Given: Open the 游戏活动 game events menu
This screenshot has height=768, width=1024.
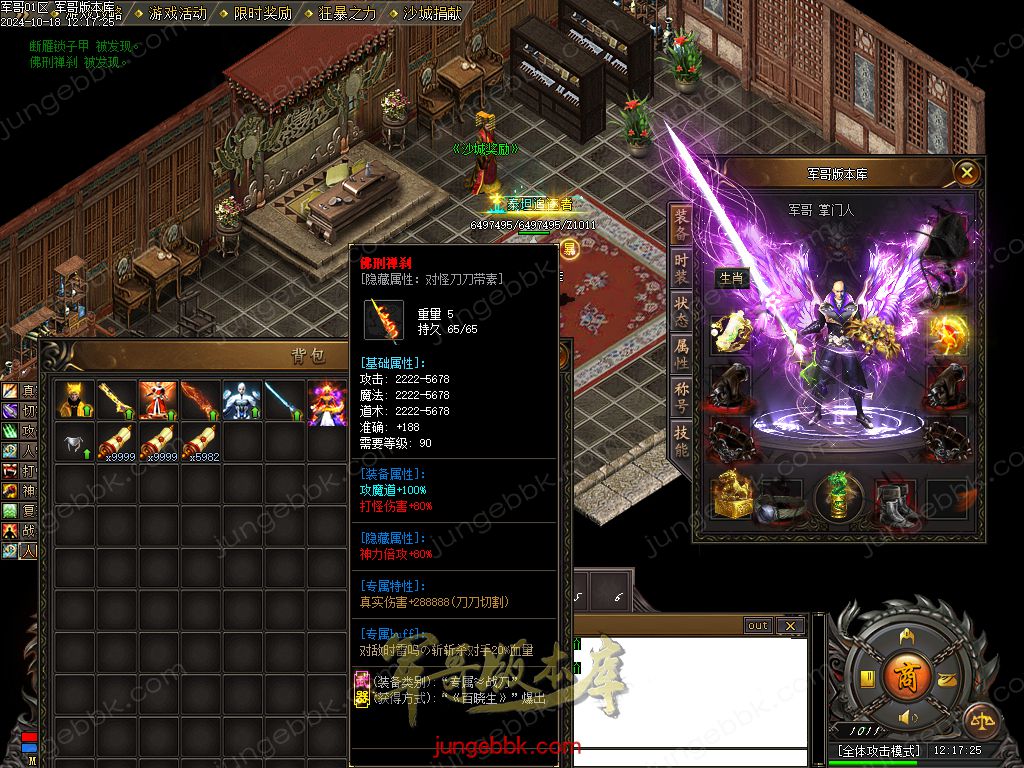Looking at the screenshot, I should pyautogui.click(x=177, y=13).
